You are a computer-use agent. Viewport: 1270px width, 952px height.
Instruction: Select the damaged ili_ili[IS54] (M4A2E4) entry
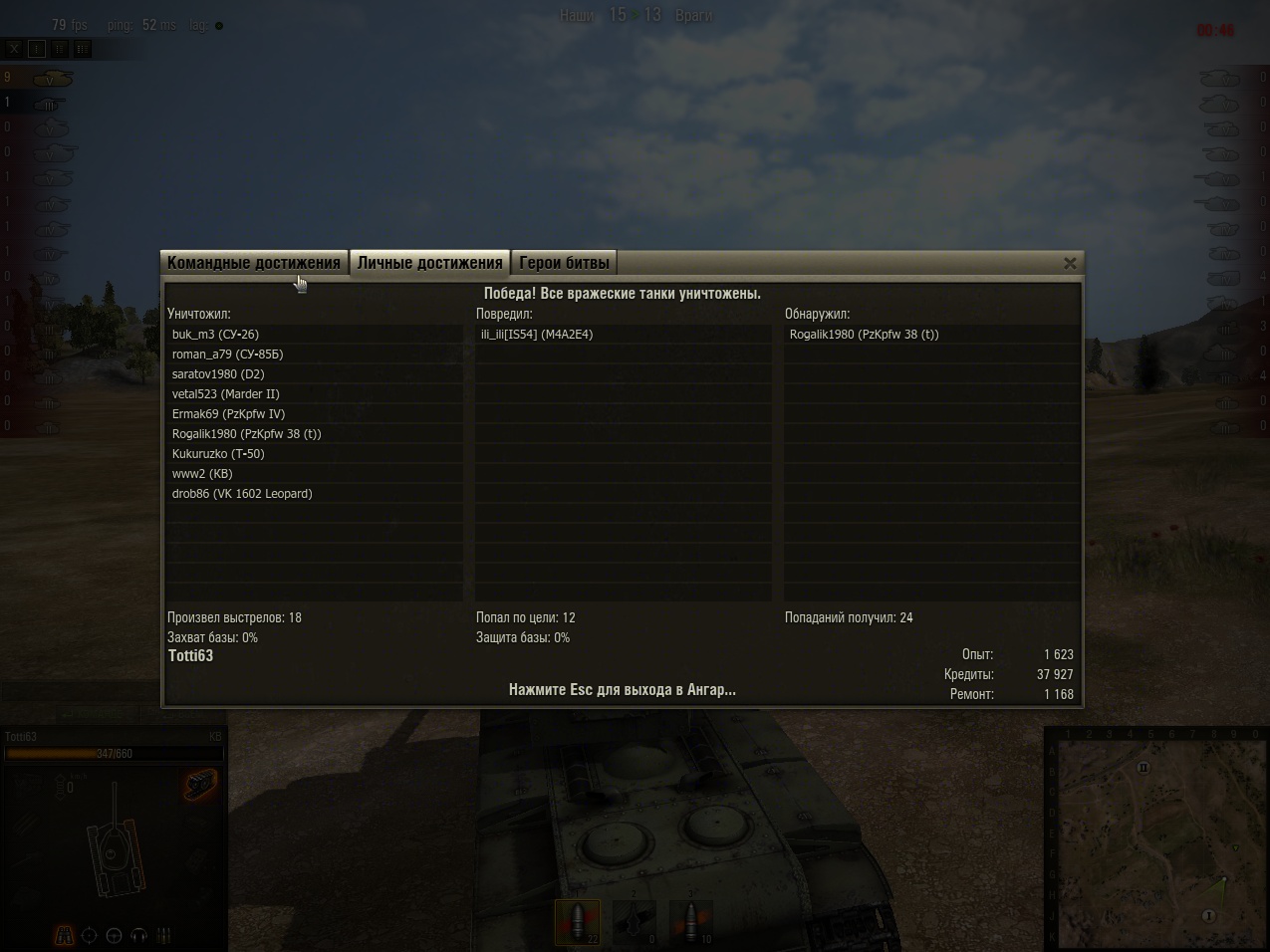point(537,335)
